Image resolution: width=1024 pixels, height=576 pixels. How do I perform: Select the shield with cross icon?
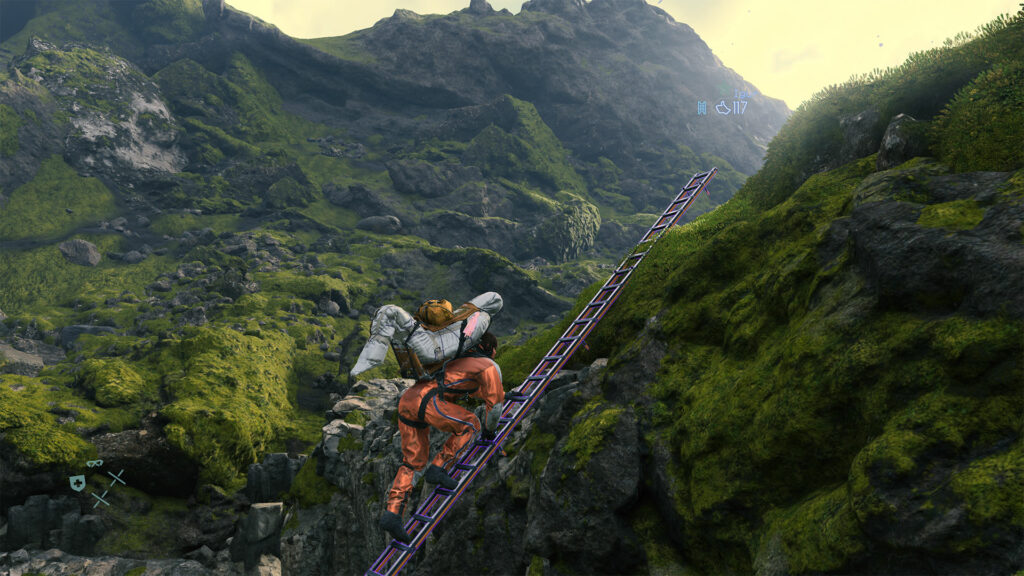pos(77,483)
